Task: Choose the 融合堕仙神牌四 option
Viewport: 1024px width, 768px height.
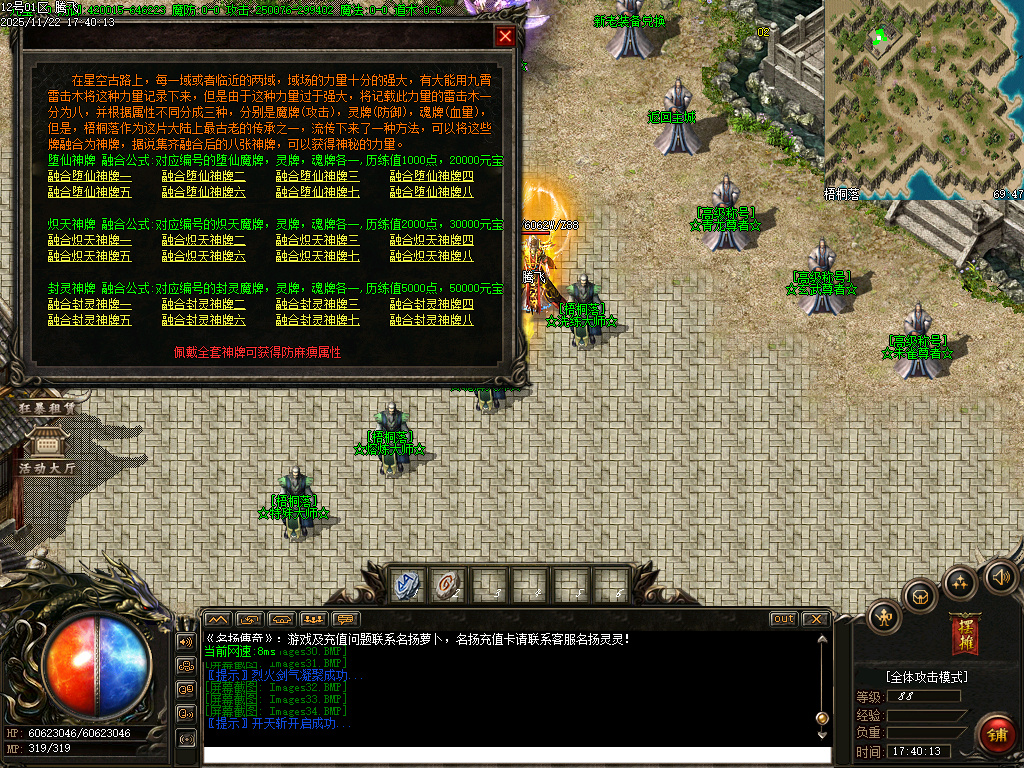Action: point(432,177)
